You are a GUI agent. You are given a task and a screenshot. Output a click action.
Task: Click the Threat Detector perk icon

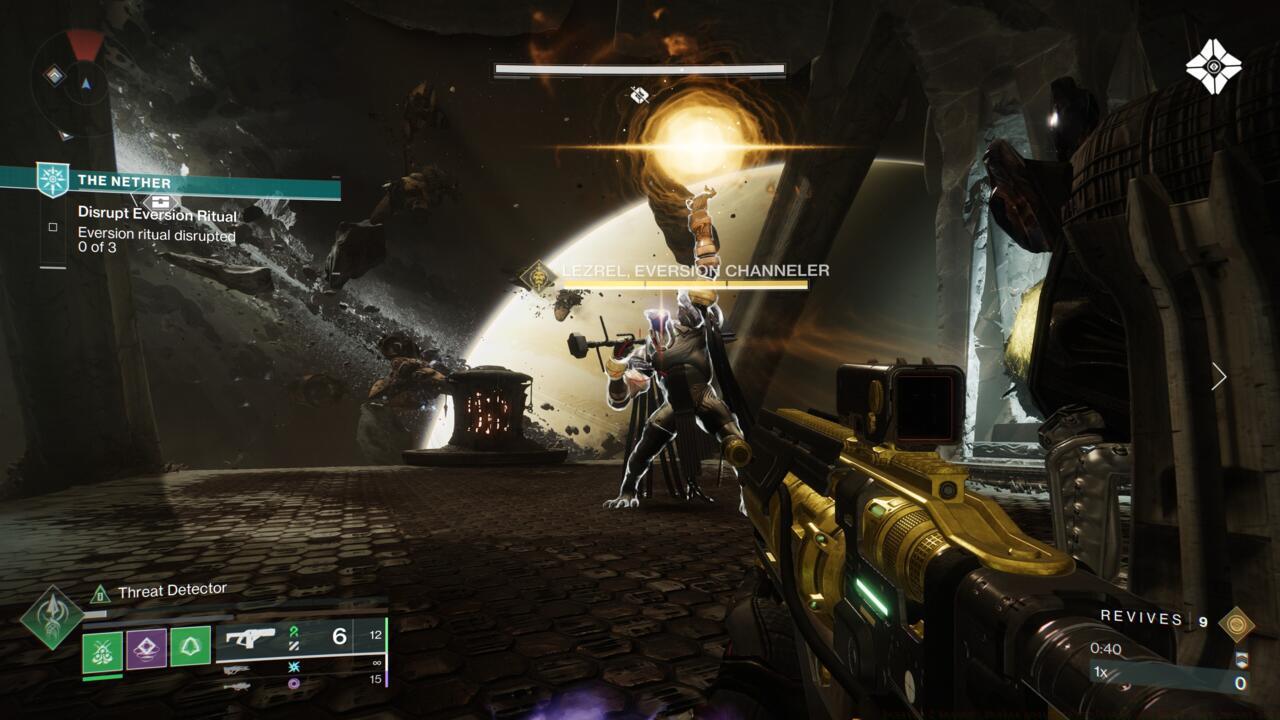click(x=99, y=594)
